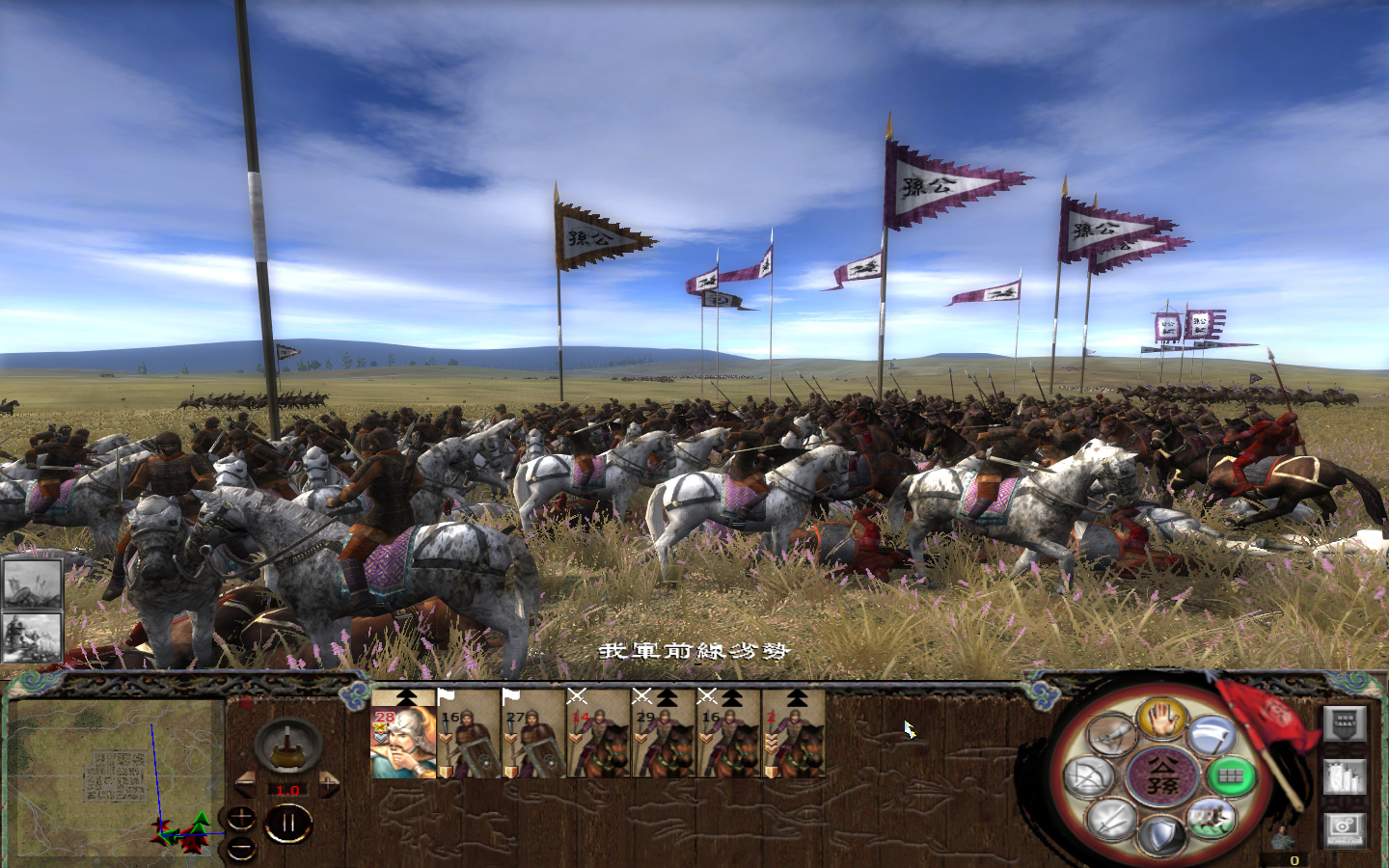Click the 1.0 game speed display
The height and width of the screenshot is (868, 1389).
pos(287,788)
